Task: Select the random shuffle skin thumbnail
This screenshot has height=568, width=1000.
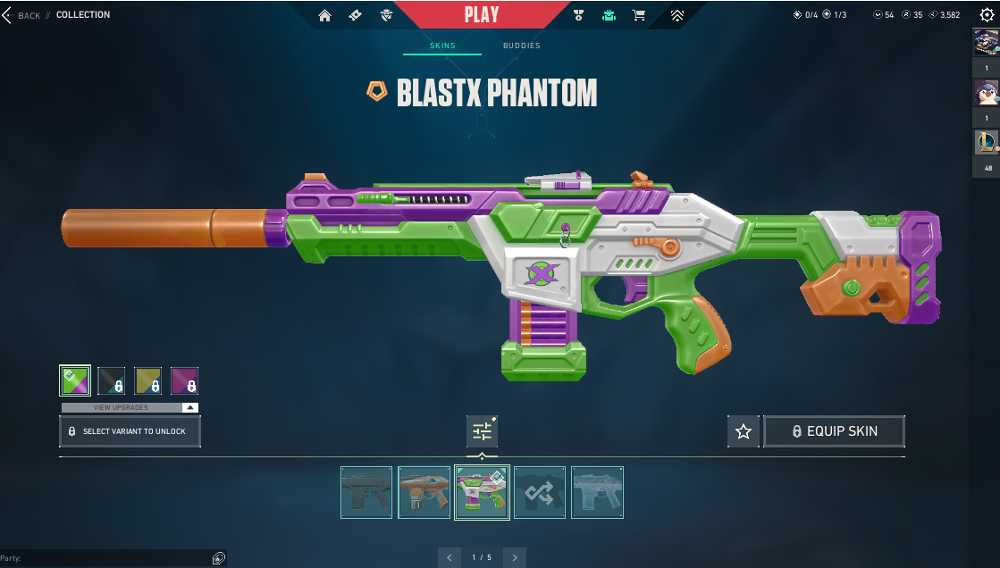Action: click(540, 492)
